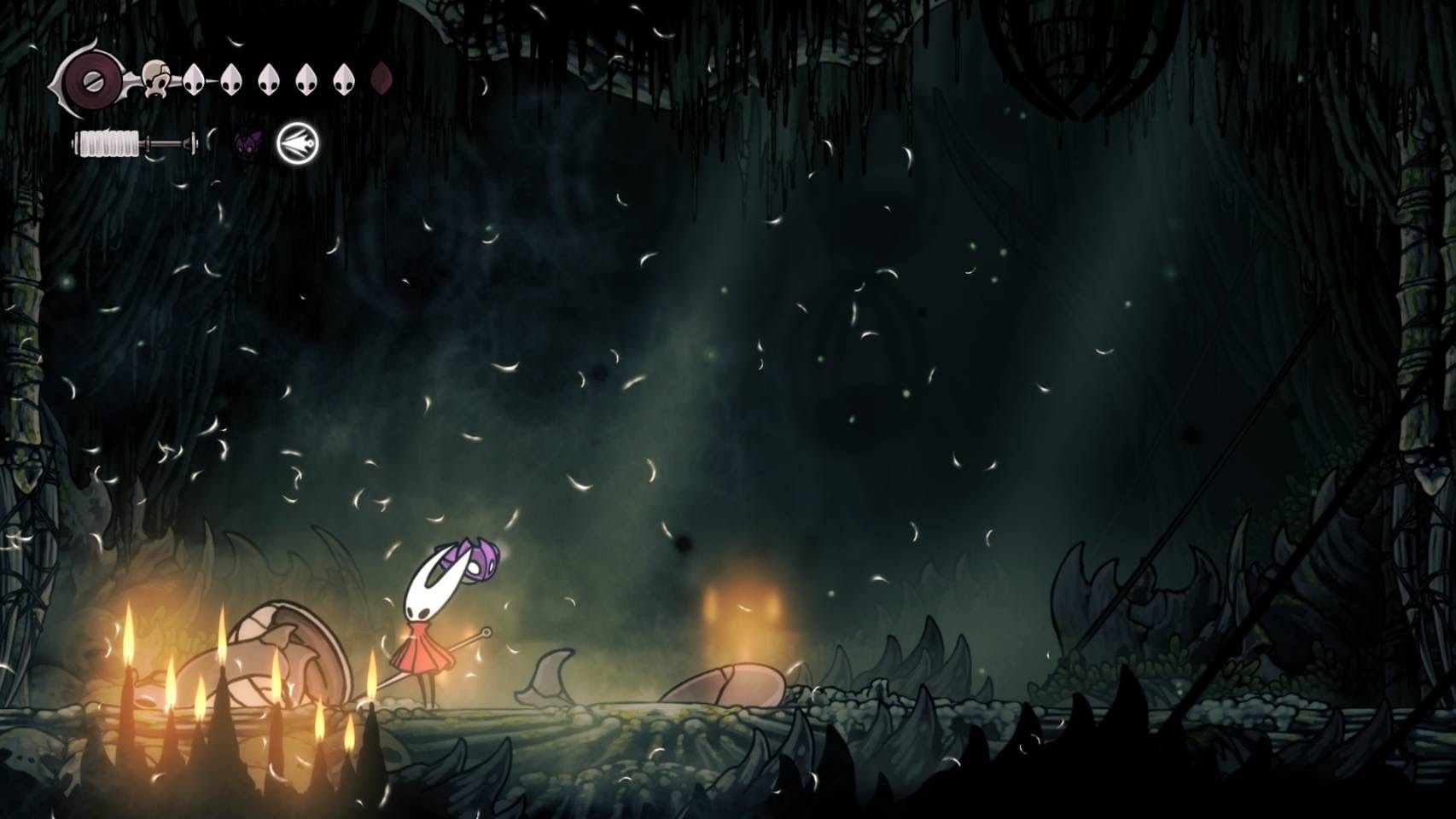Select the glowing circled silk skill icon
The image size is (1456, 819).
(x=298, y=143)
